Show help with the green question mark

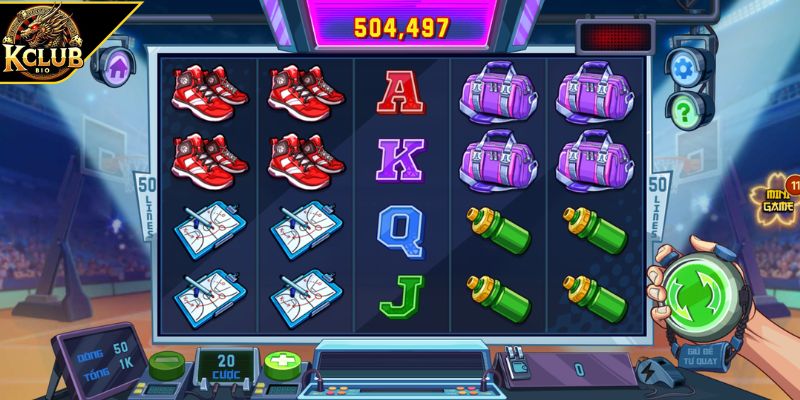pyautogui.click(x=684, y=109)
